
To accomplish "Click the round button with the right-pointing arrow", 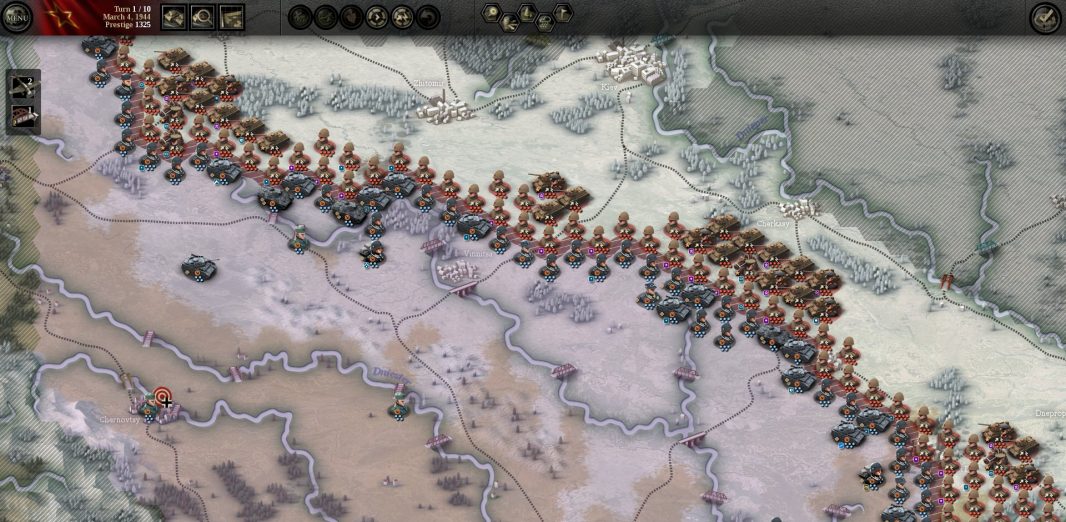I will 377,17.
